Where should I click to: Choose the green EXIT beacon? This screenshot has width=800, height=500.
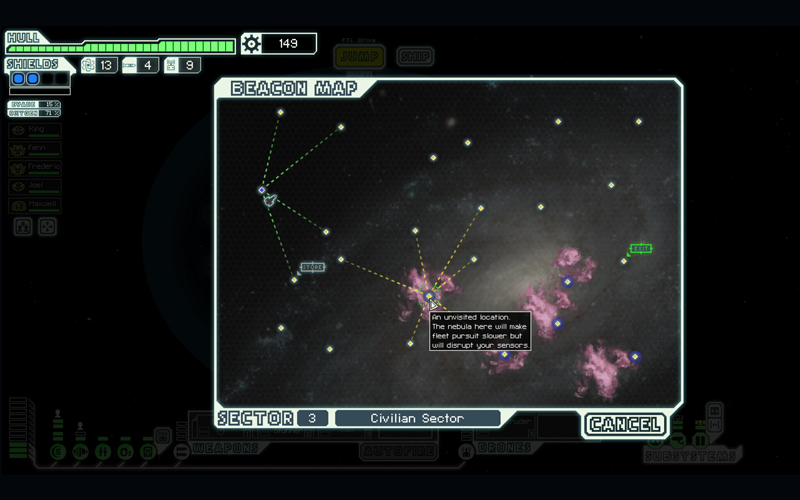[624, 260]
